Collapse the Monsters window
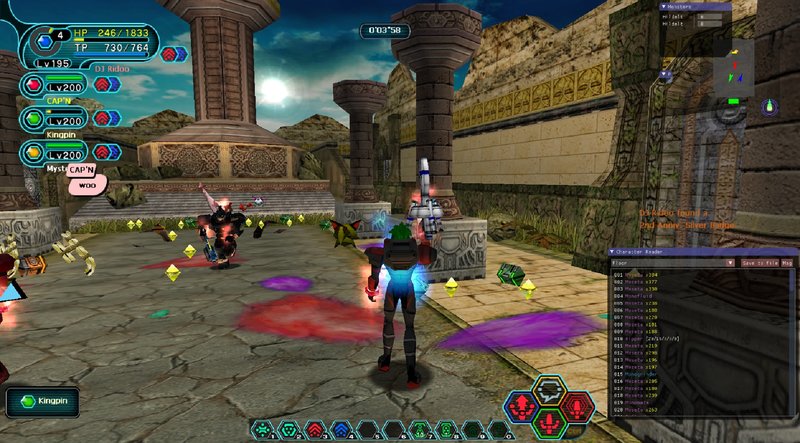The width and height of the screenshot is (800, 443). 663,6
